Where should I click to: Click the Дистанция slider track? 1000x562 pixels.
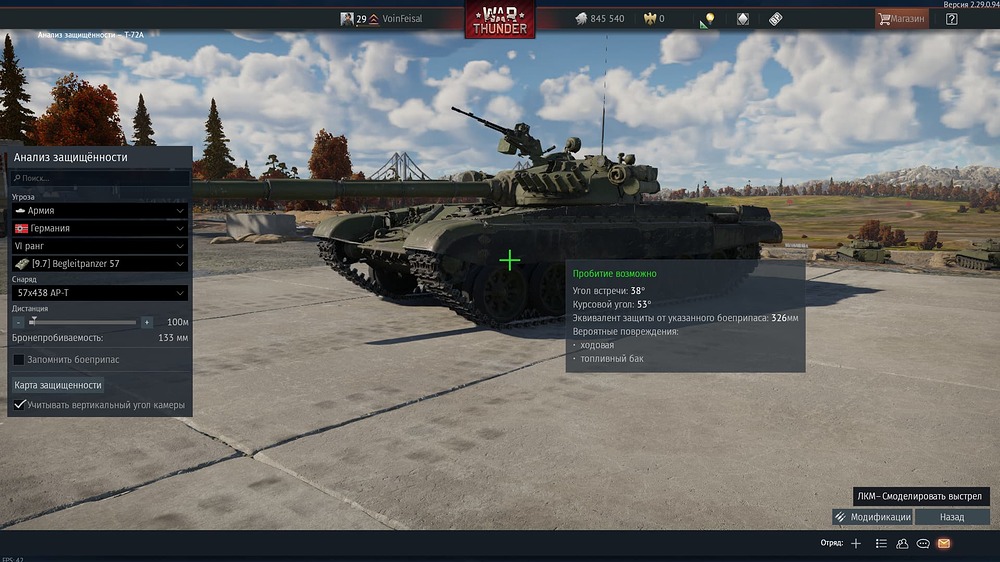85,322
